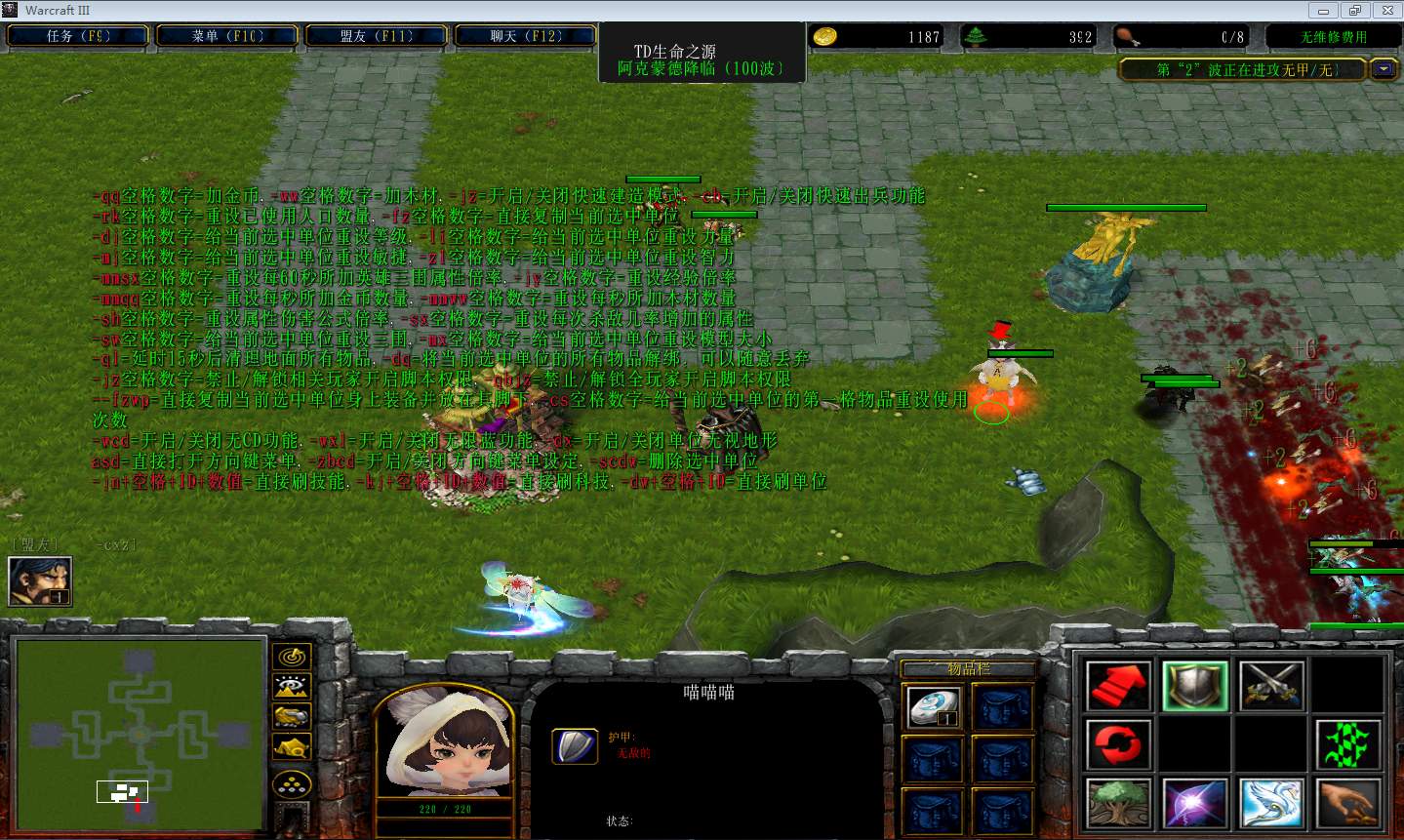Open the 任务 (Quests) menu

tap(78, 36)
